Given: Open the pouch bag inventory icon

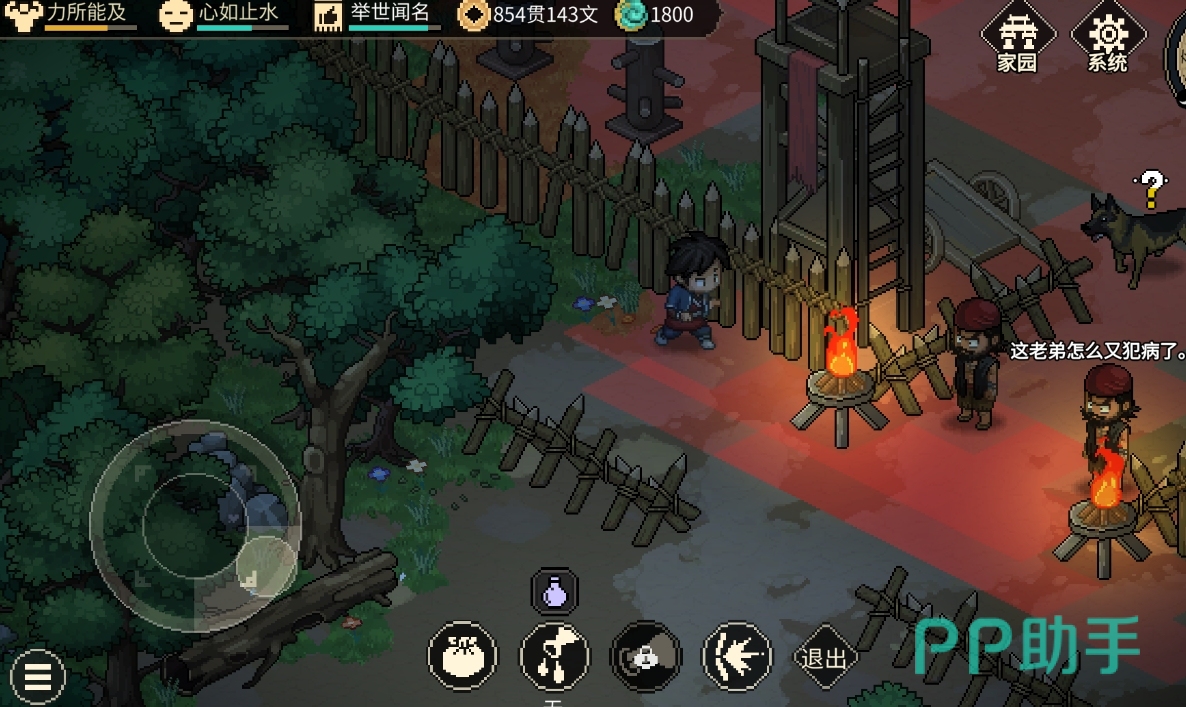Looking at the screenshot, I should [462, 657].
